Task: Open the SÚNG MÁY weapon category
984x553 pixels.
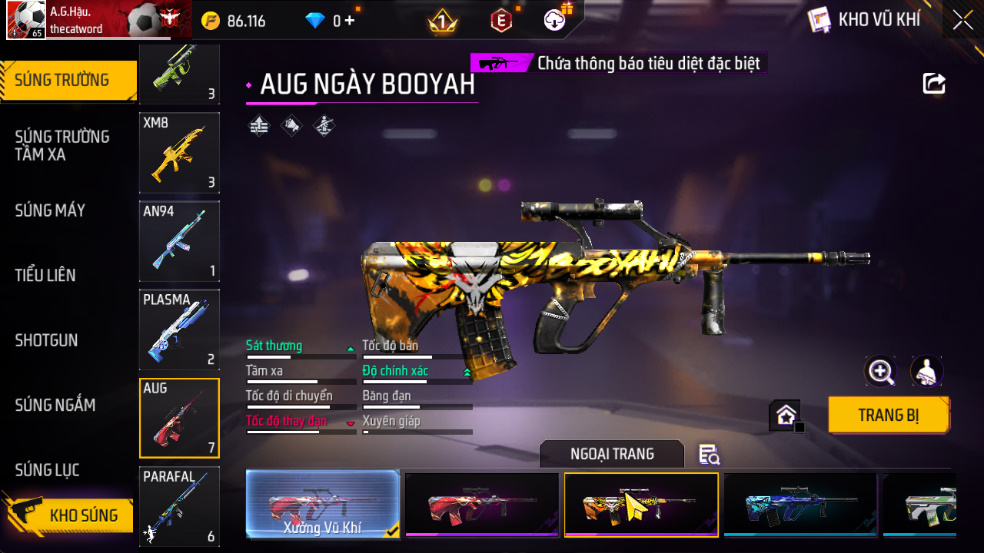Action: coord(50,210)
